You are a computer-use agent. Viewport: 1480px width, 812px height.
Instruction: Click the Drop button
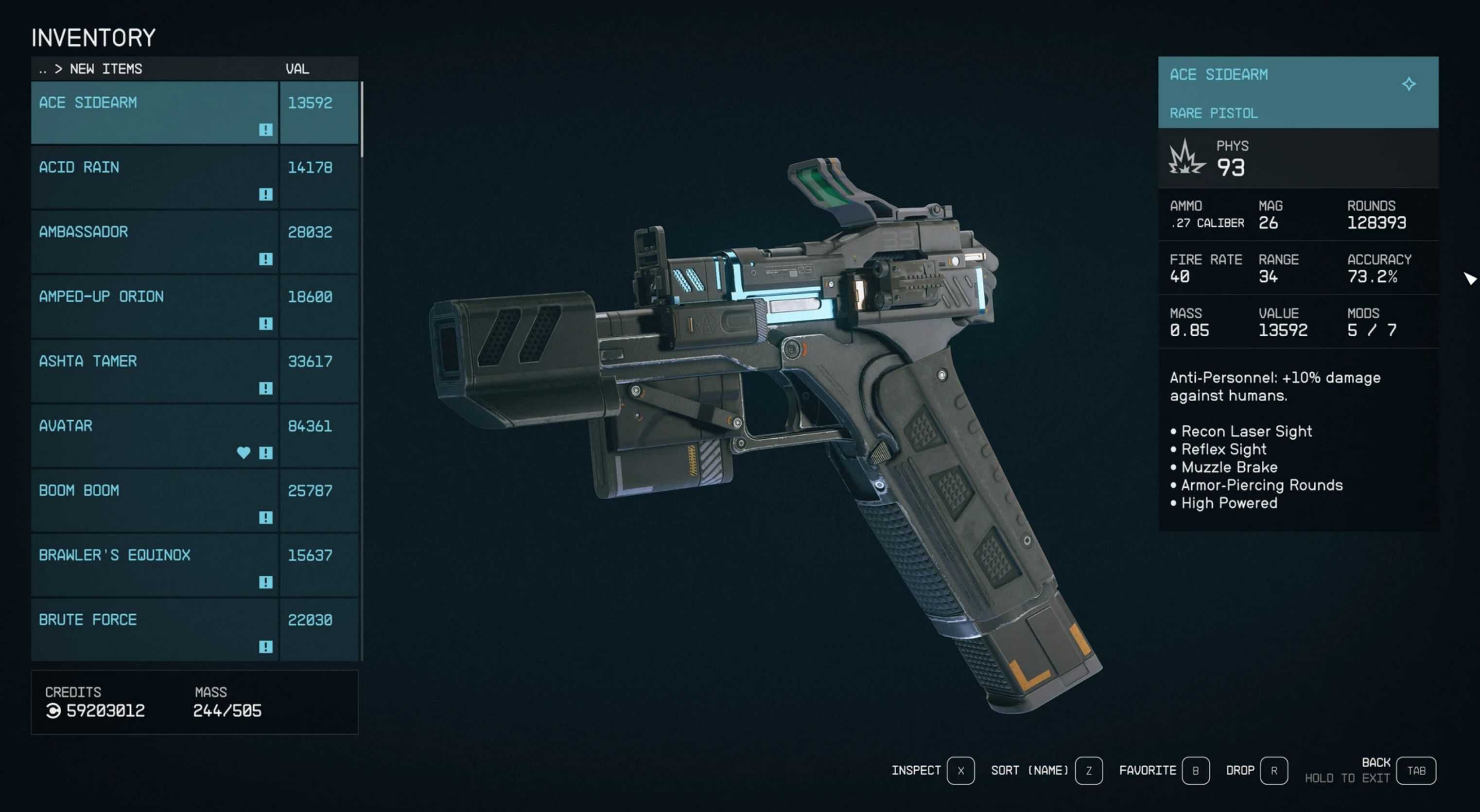1273,770
